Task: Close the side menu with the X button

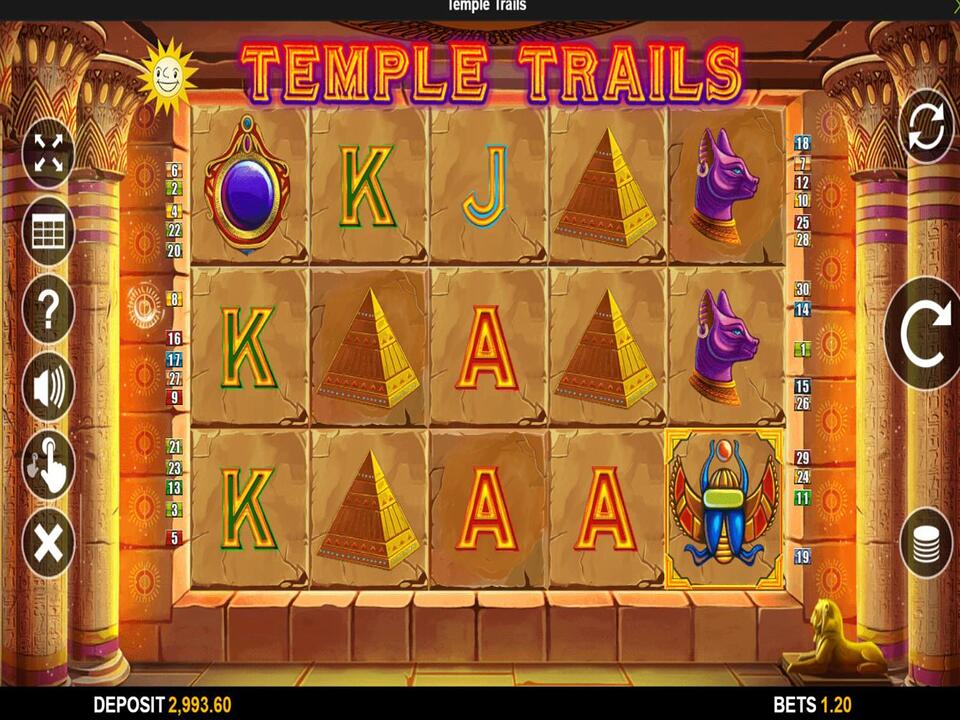Action: [x=48, y=543]
